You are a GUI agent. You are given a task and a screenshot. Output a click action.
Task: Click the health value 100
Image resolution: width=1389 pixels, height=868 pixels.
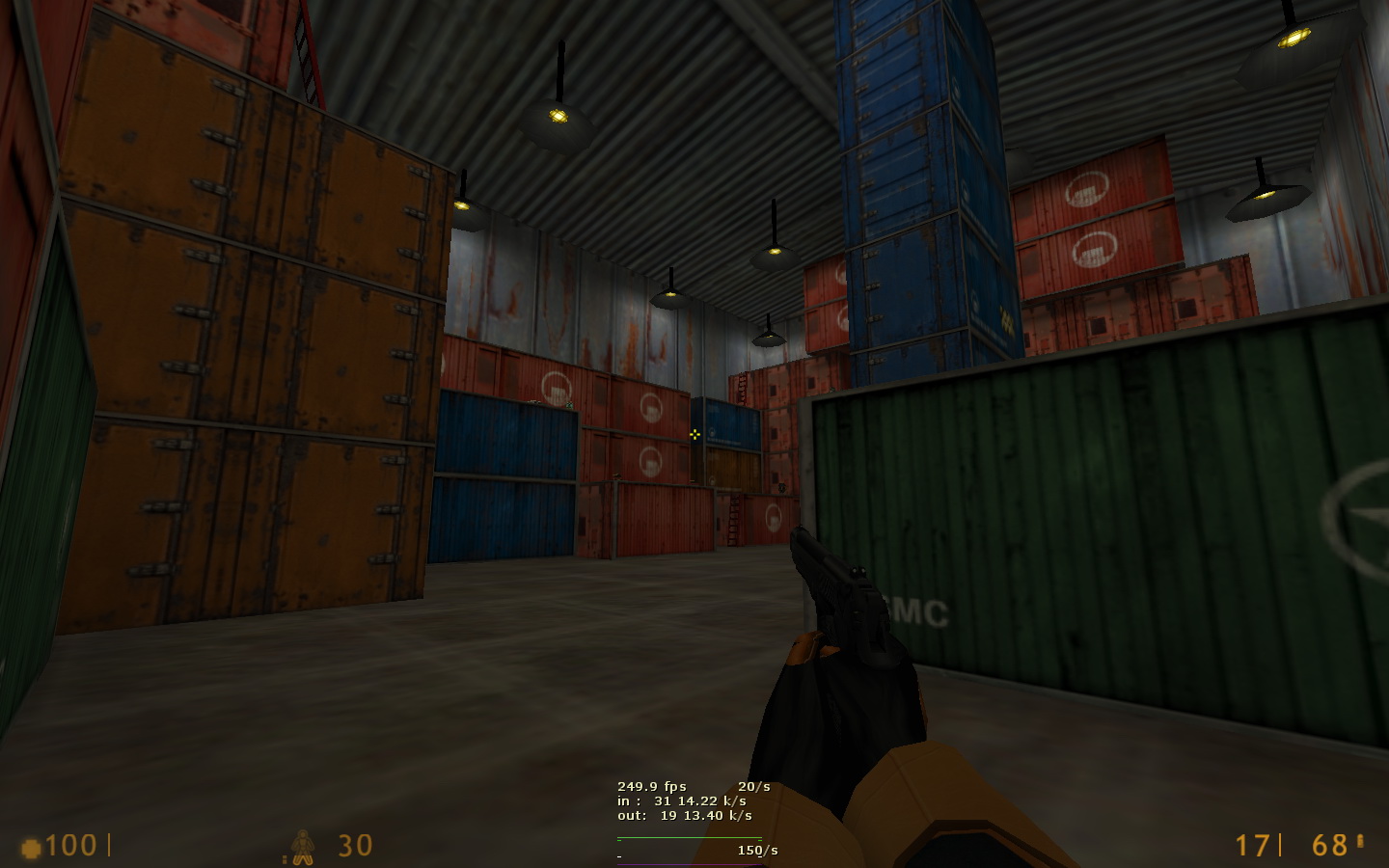(70, 847)
